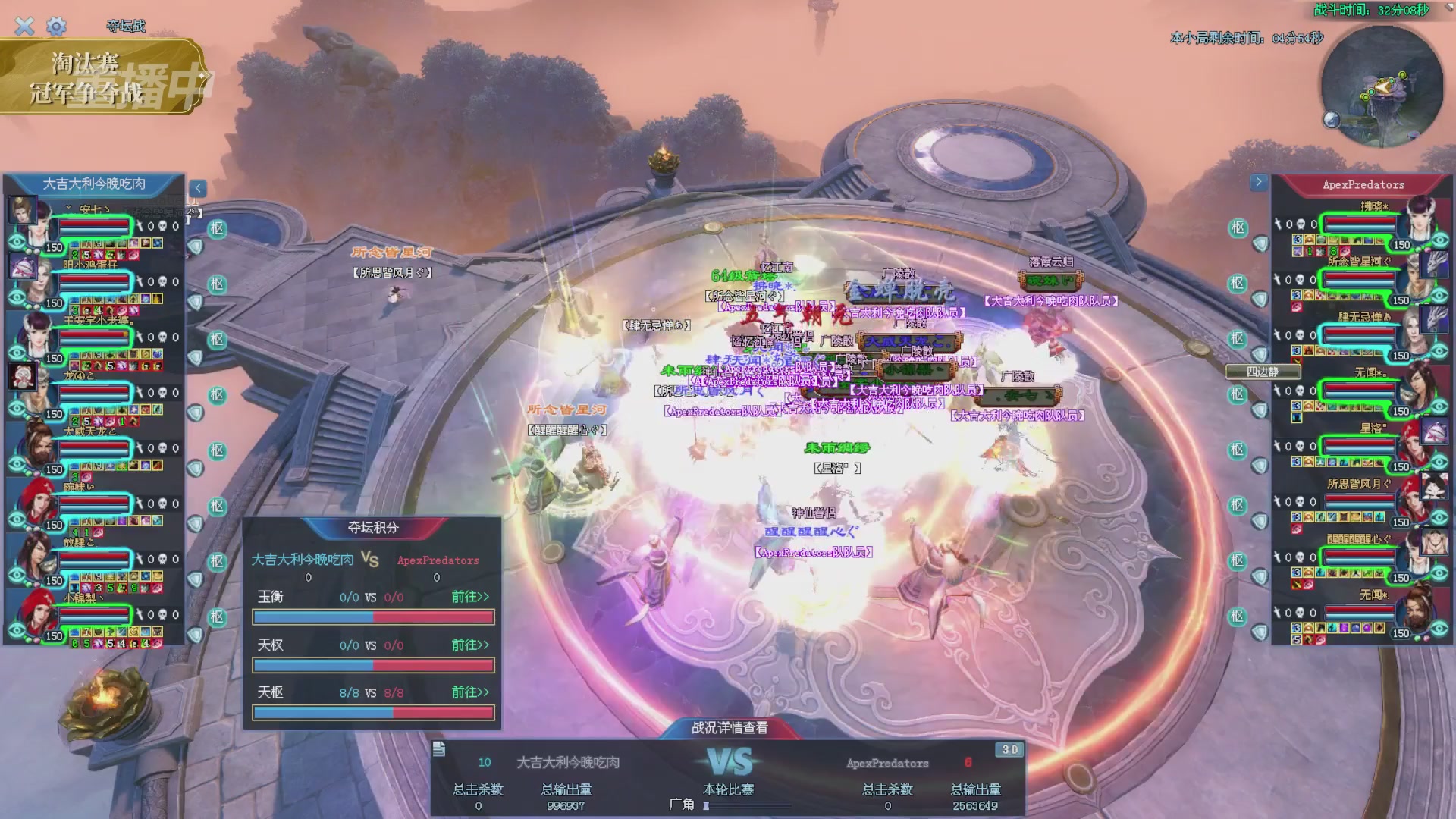Open settings via the gear icon

click(x=56, y=27)
